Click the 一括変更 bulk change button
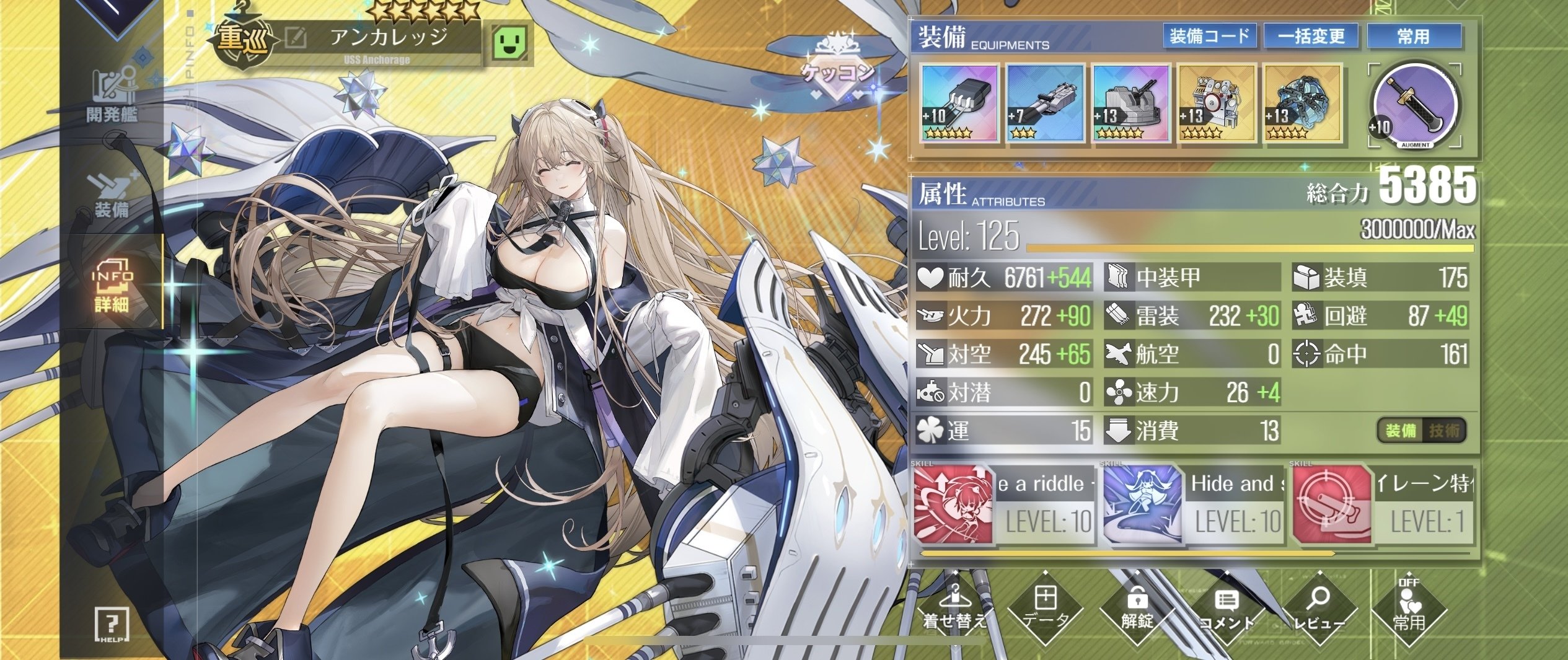 click(x=1311, y=36)
